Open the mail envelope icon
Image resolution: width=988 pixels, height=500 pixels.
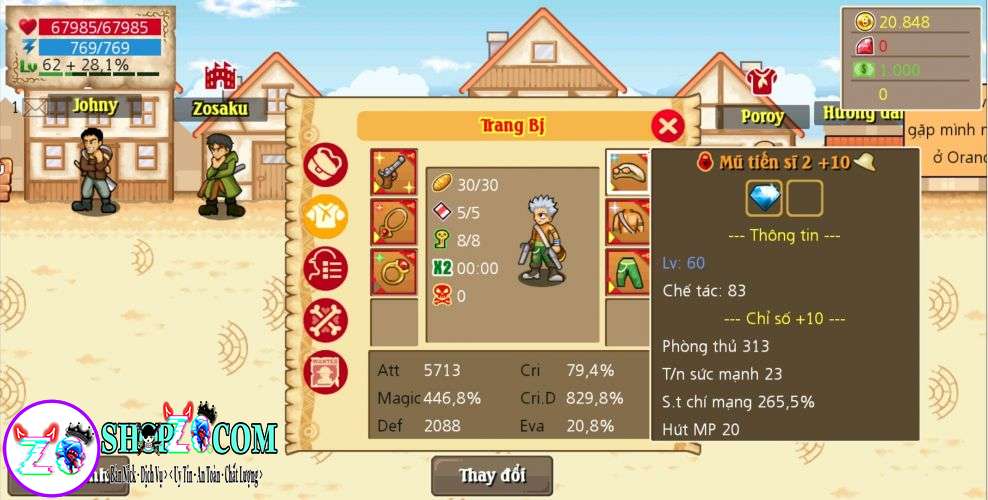coord(35,106)
